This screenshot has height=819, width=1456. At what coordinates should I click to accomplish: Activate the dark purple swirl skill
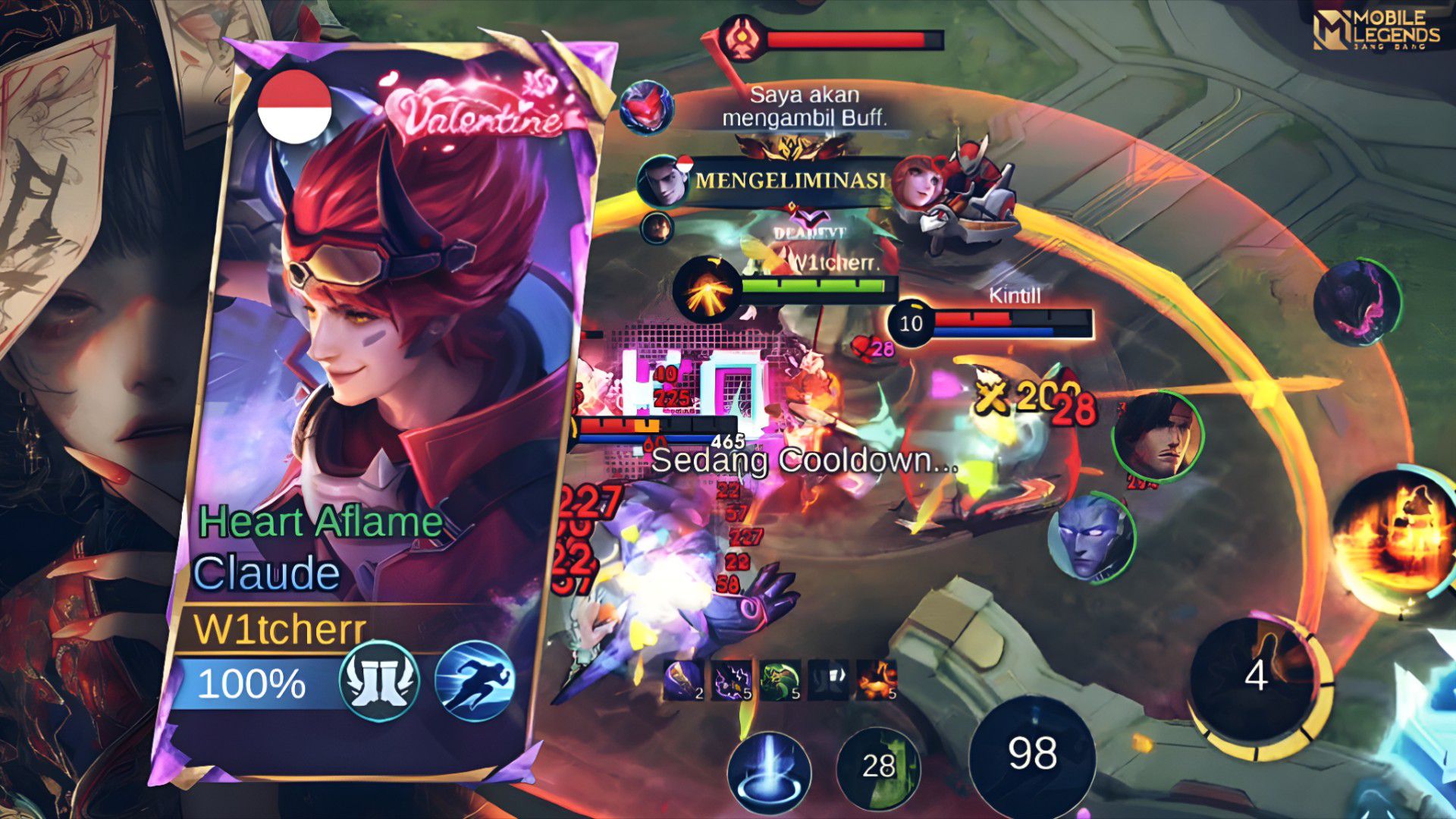[x=1357, y=302]
